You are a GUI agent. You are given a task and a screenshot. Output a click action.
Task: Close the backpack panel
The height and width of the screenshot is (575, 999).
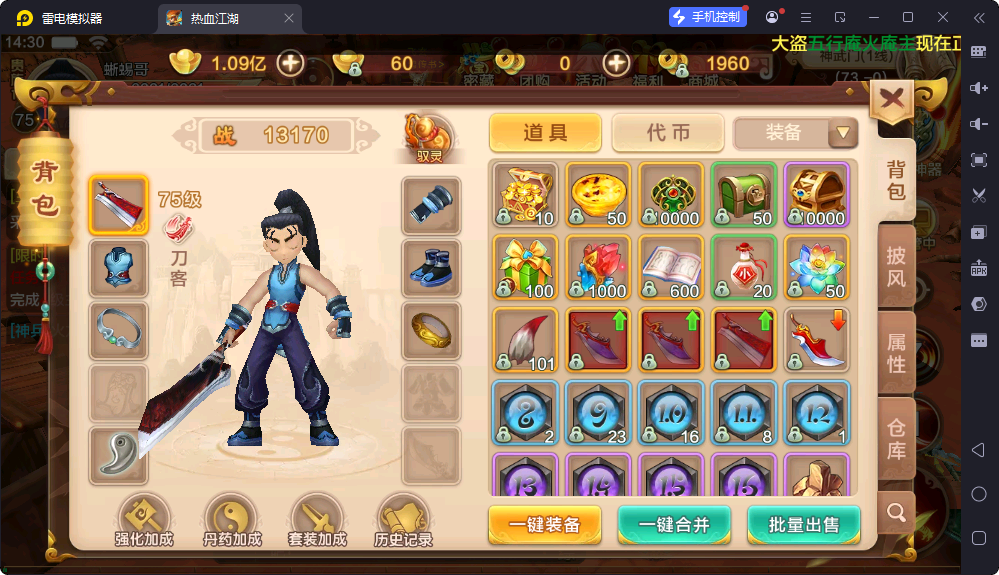[892, 100]
